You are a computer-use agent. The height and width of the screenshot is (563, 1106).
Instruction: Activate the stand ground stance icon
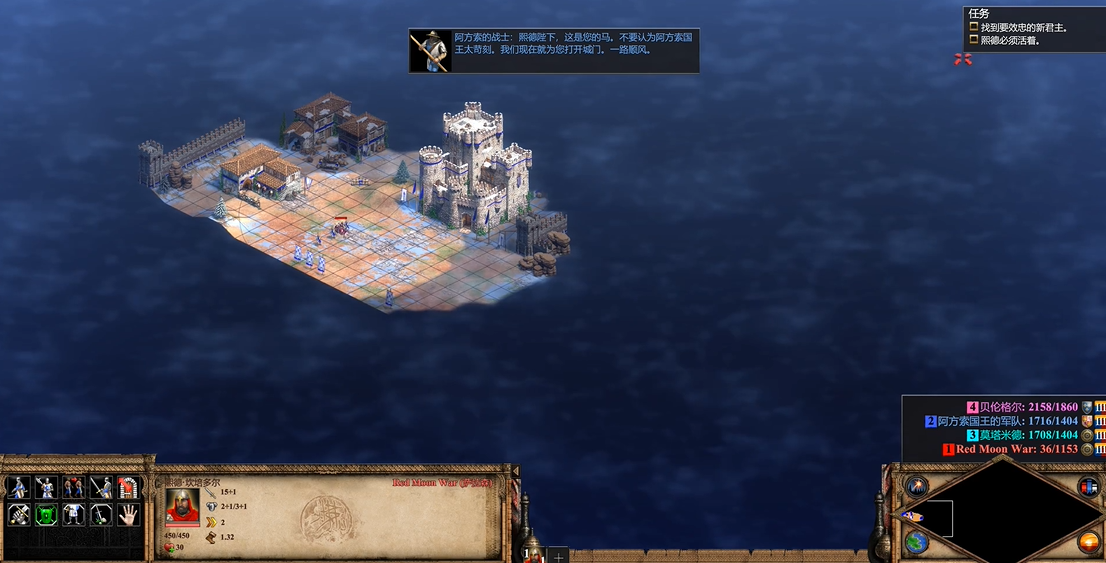[73, 488]
